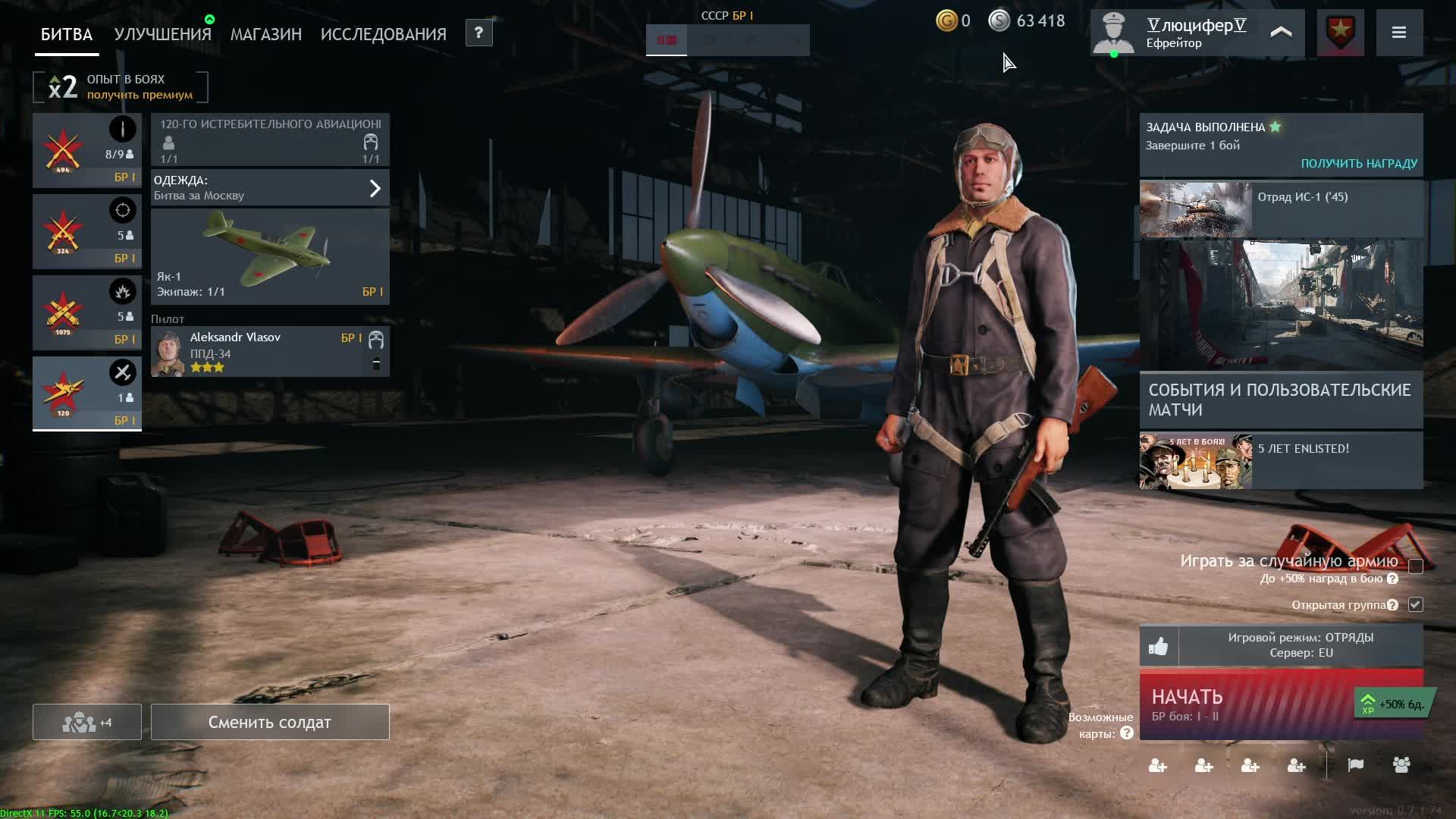Select the 8/9 soldiers squad slot
The width and height of the screenshot is (1456, 819).
(x=86, y=150)
